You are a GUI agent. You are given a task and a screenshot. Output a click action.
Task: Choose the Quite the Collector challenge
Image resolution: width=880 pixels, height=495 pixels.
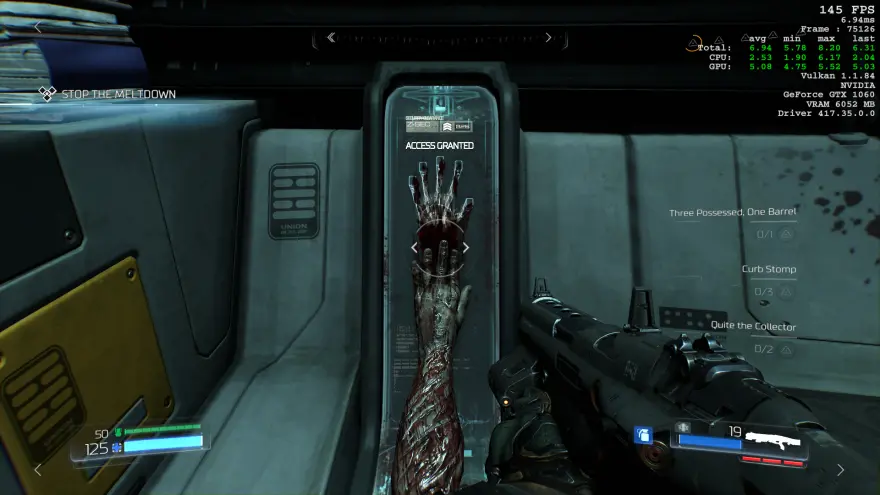753,326
